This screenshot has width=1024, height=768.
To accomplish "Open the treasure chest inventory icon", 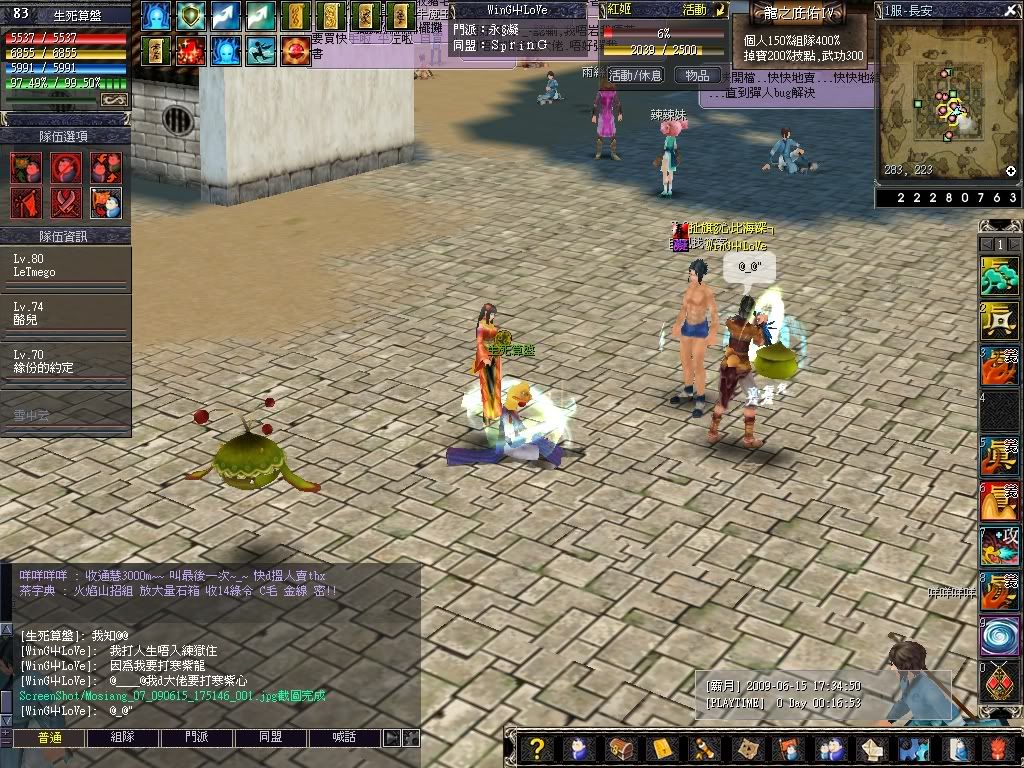I will point(621,749).
